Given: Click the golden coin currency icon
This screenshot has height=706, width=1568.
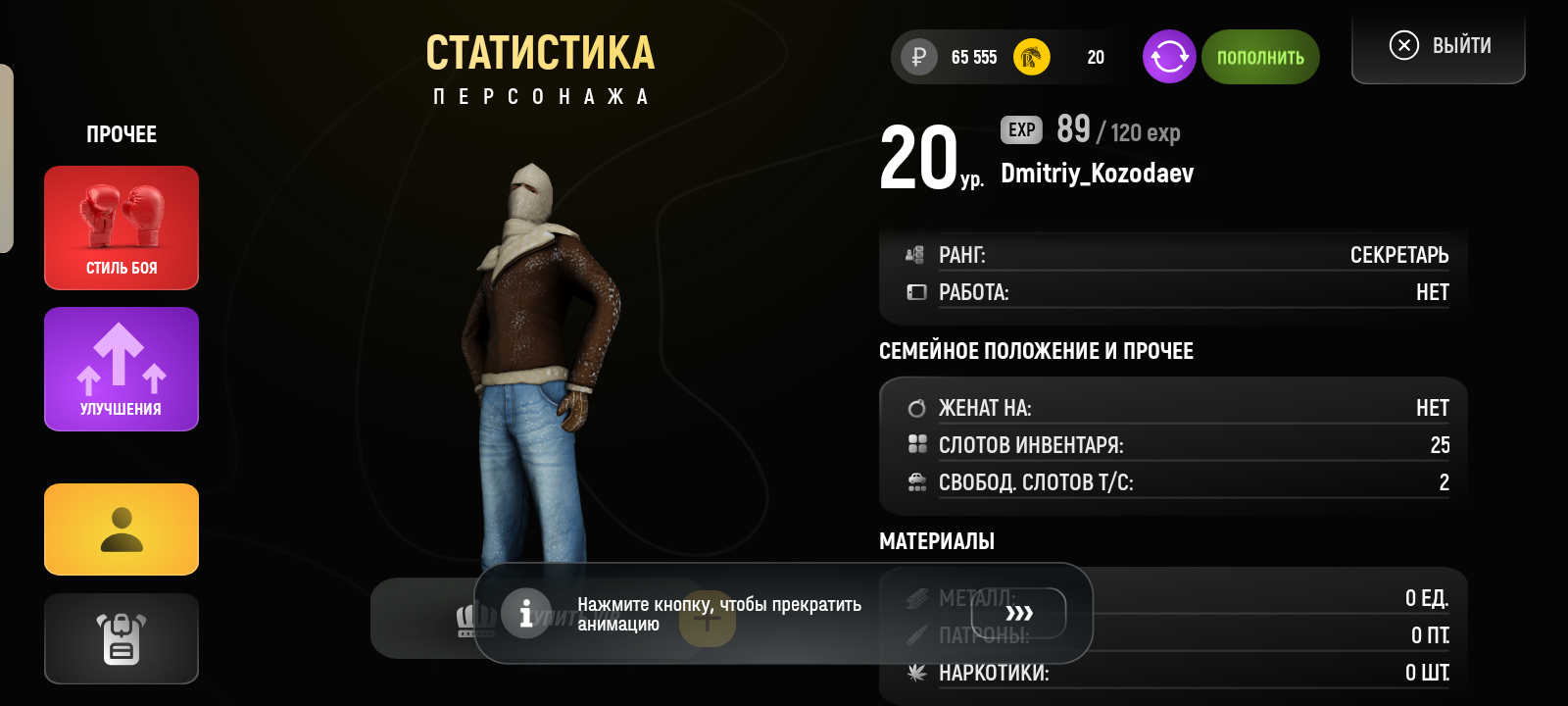Looking at the screenshot, I should click(1030, 57).
